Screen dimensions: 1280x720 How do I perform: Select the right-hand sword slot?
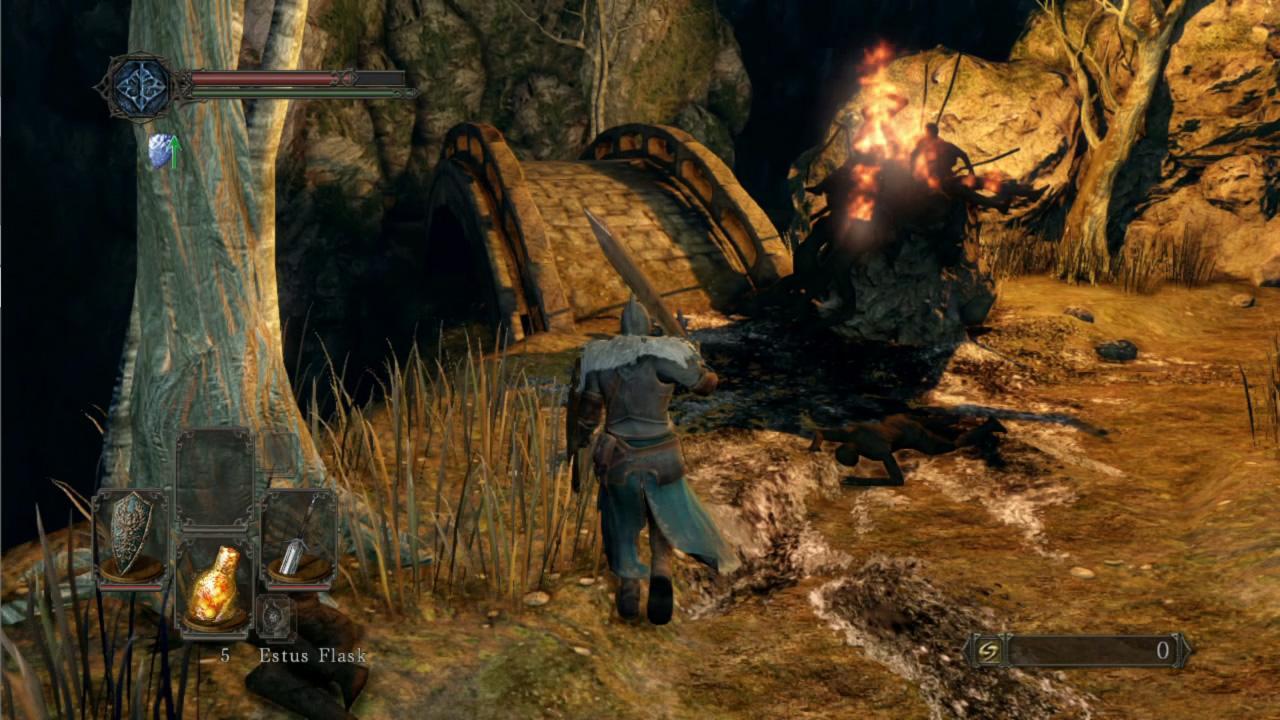pos(298,537)
